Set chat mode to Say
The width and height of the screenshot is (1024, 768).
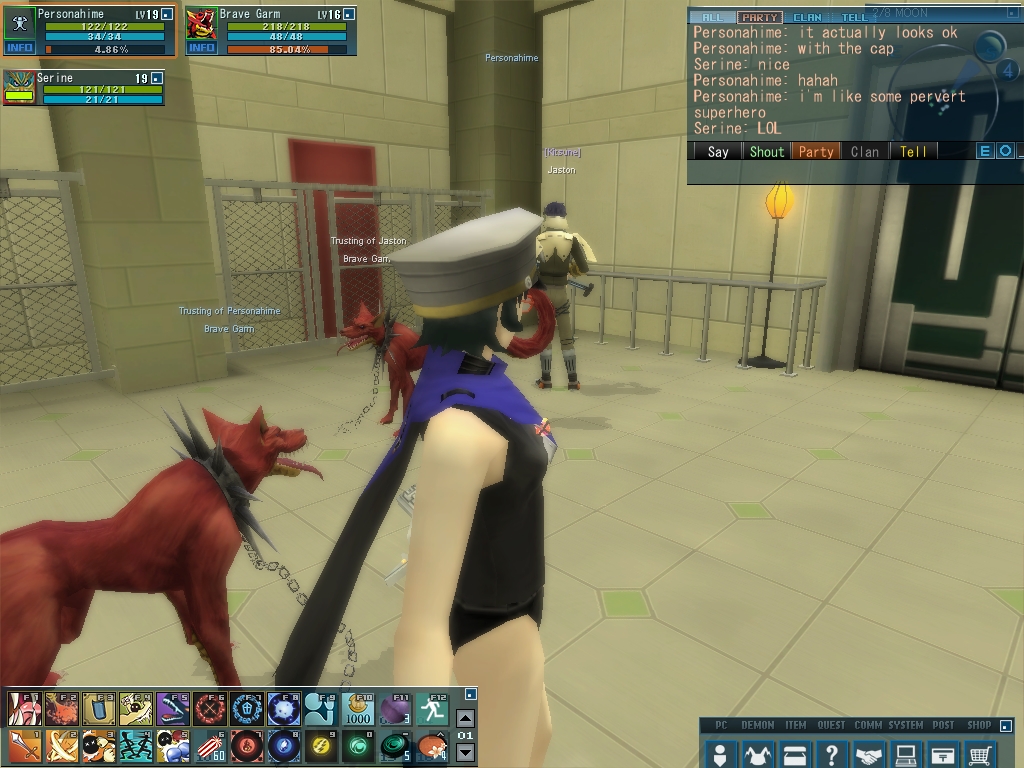click(x=717, y=152)
